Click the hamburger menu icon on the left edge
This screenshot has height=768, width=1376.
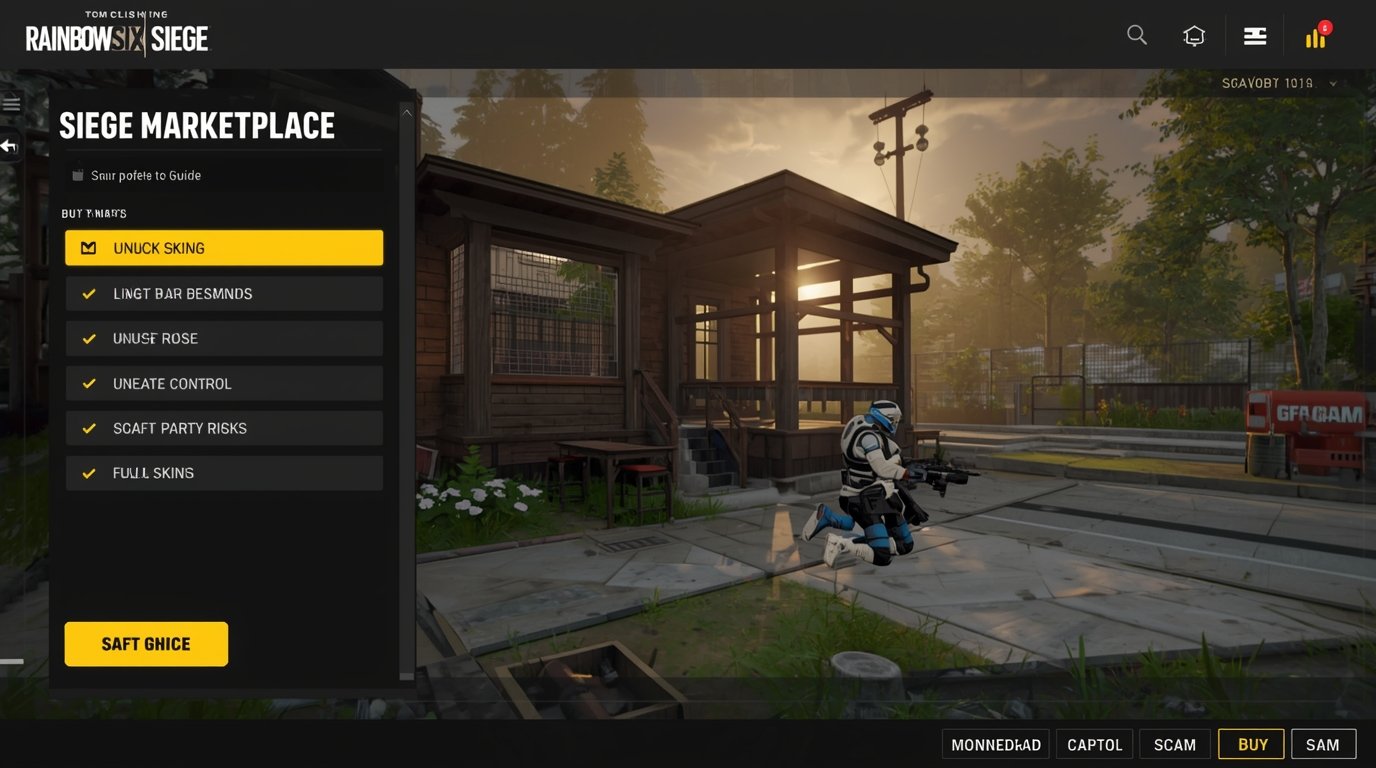pos(11,103)
